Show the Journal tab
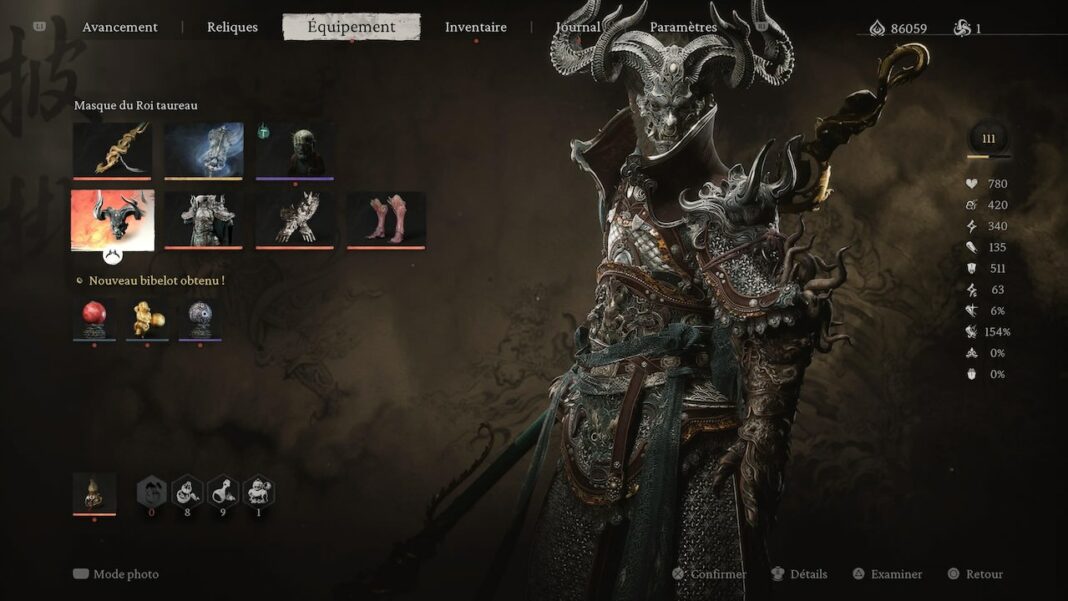Viewport: 1068px width, 601px height. tap(578, 27)
